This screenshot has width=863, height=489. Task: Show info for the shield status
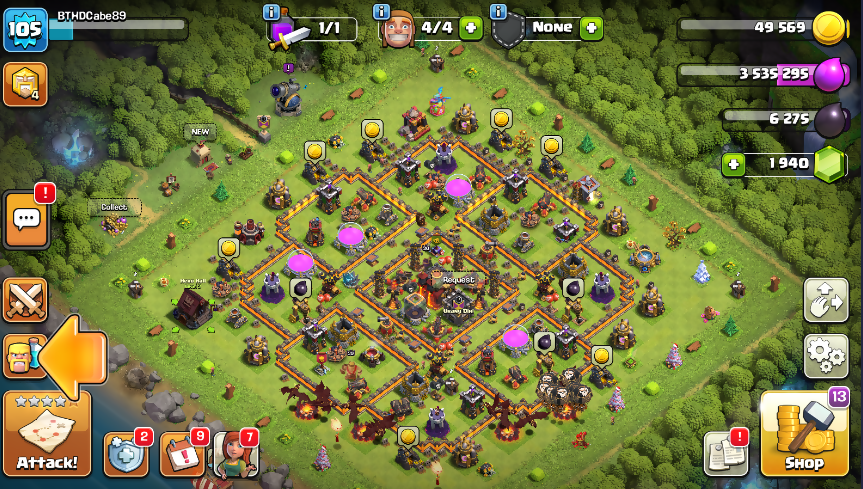[498, 12]
